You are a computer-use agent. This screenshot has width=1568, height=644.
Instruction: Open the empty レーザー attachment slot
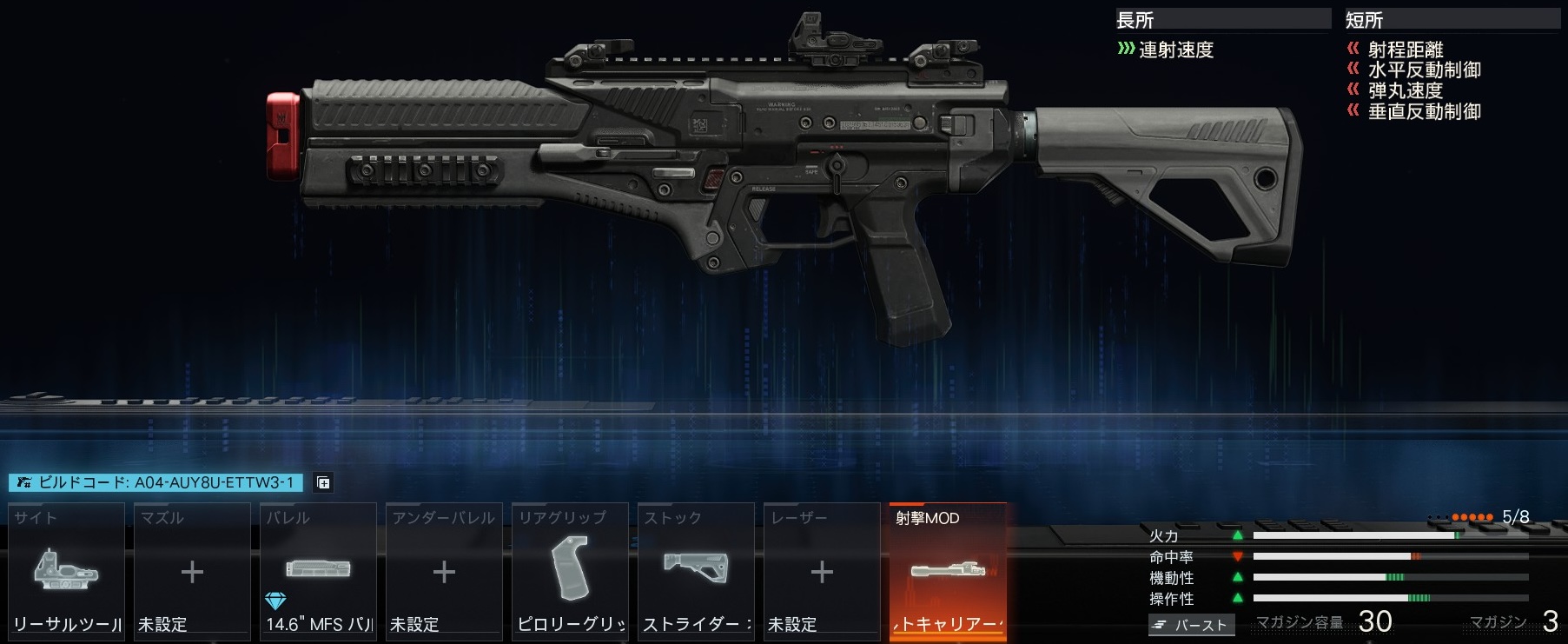822,571
